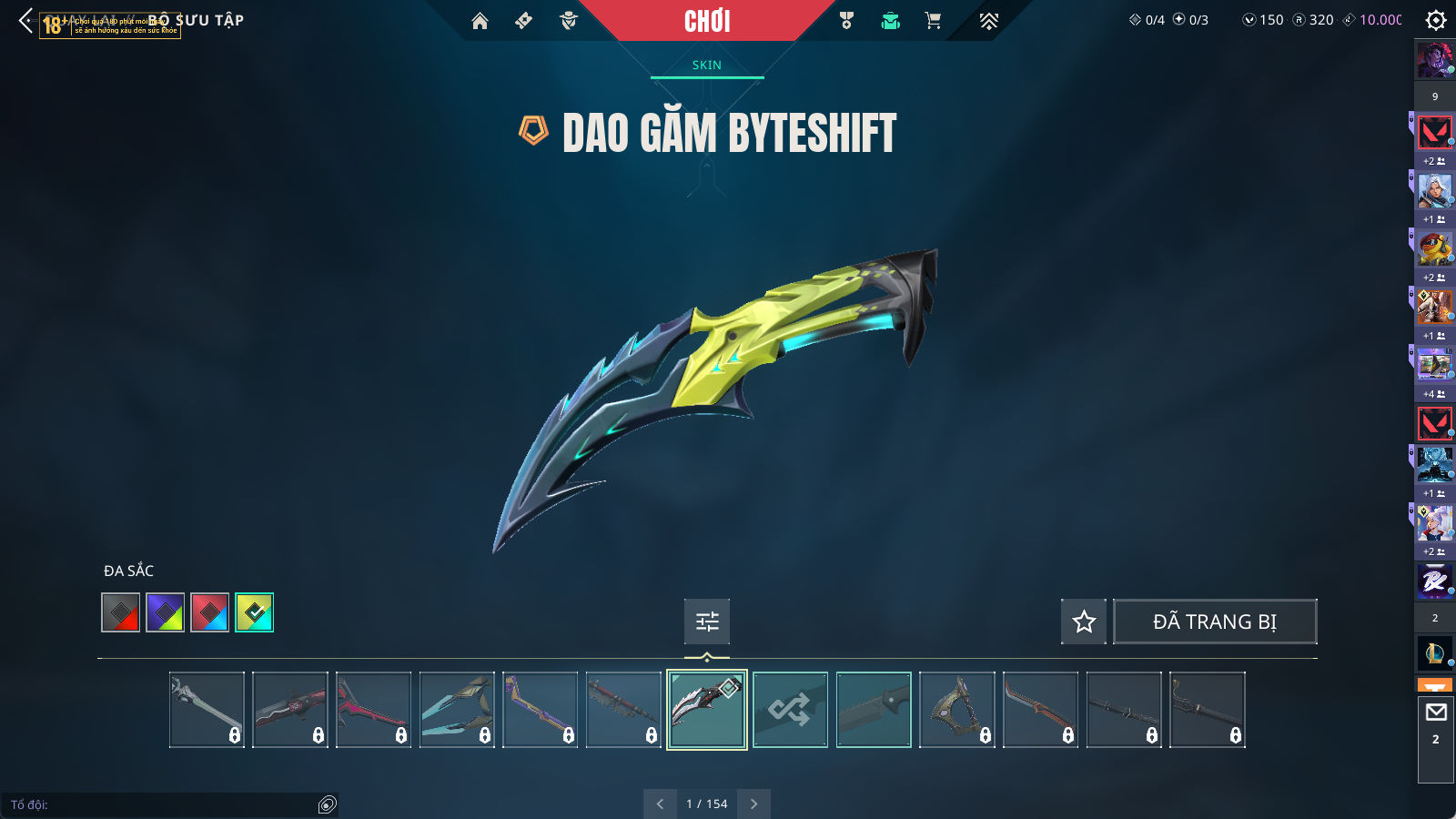Go to the previous skin page

pyautogui.click(x=660, y=804)
